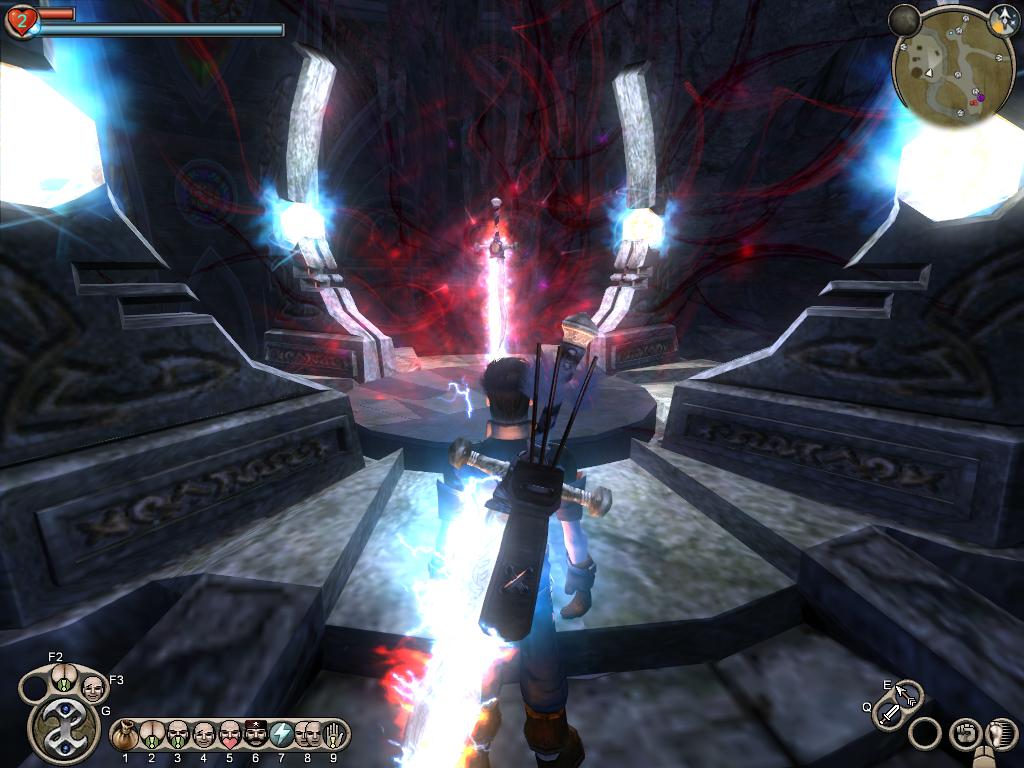Click the dark orb left of minimap
Screen dimensions: 1024x768
click(904, 18)
